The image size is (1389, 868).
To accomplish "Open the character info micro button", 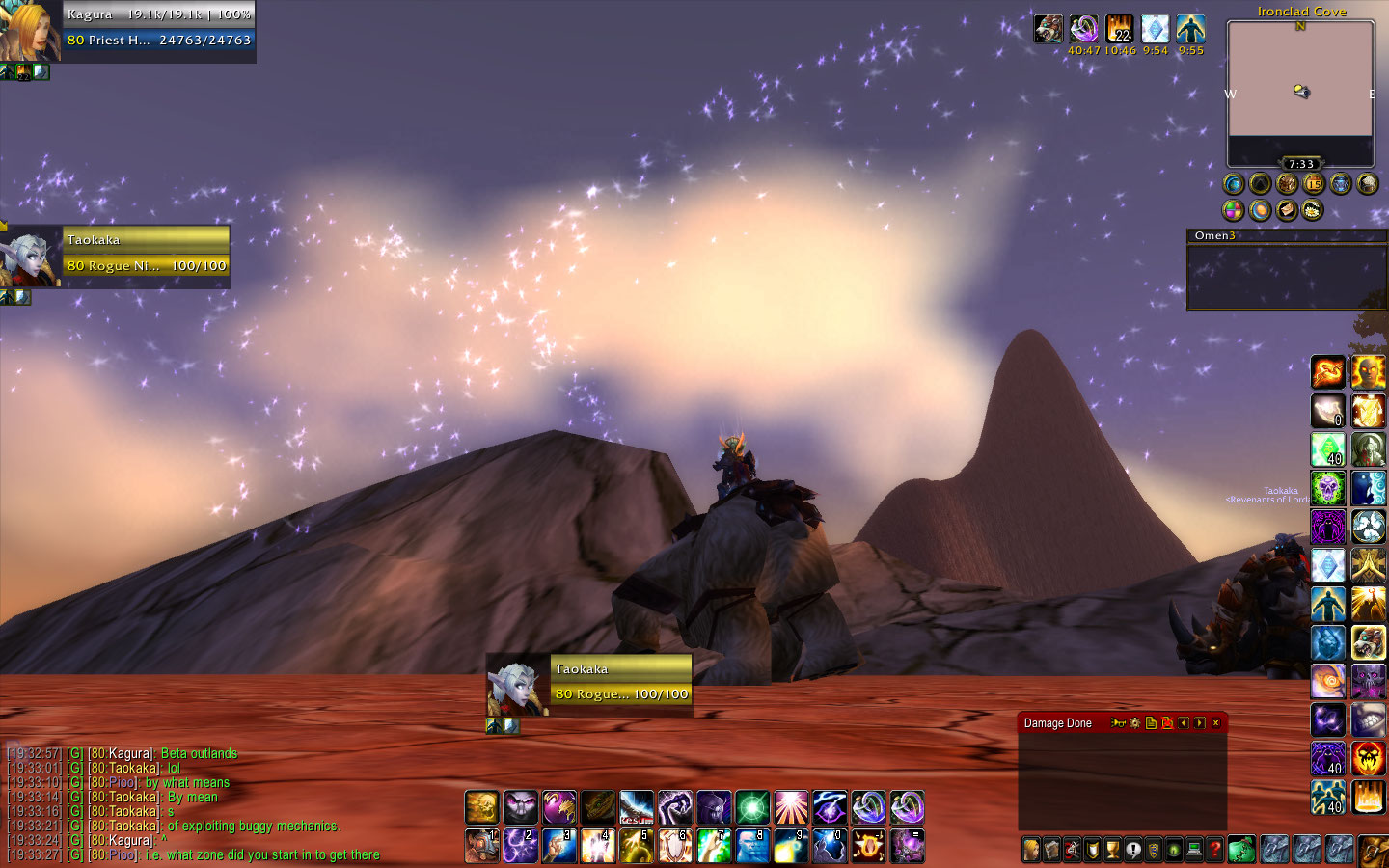I will click(1031, 850).
